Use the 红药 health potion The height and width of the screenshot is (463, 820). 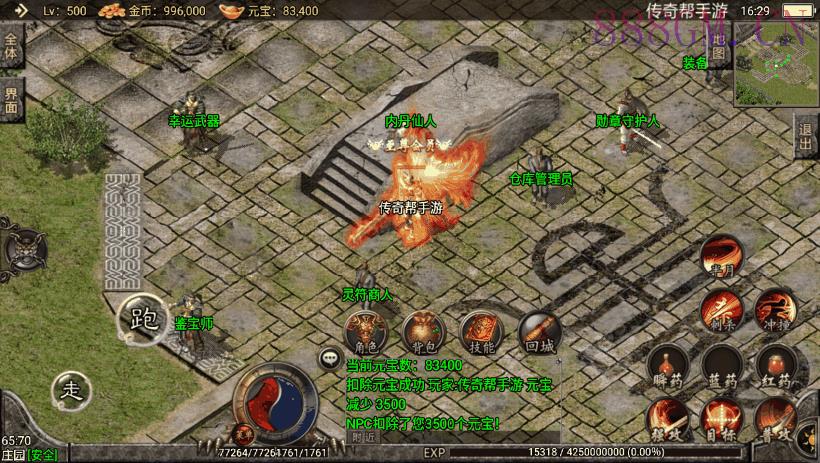coord(775,366)
